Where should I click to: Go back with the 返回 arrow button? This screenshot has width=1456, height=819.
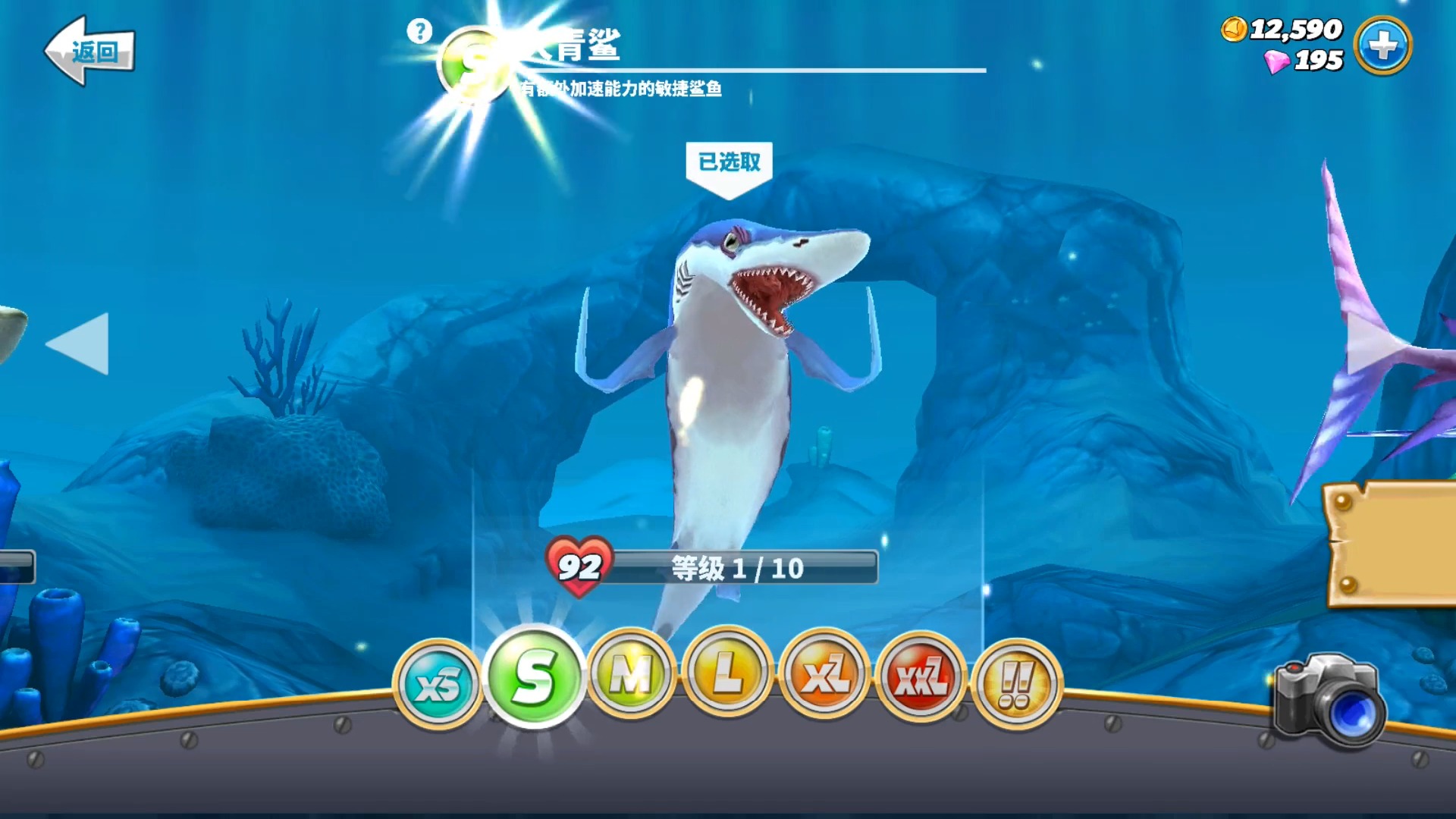(89, 51)
